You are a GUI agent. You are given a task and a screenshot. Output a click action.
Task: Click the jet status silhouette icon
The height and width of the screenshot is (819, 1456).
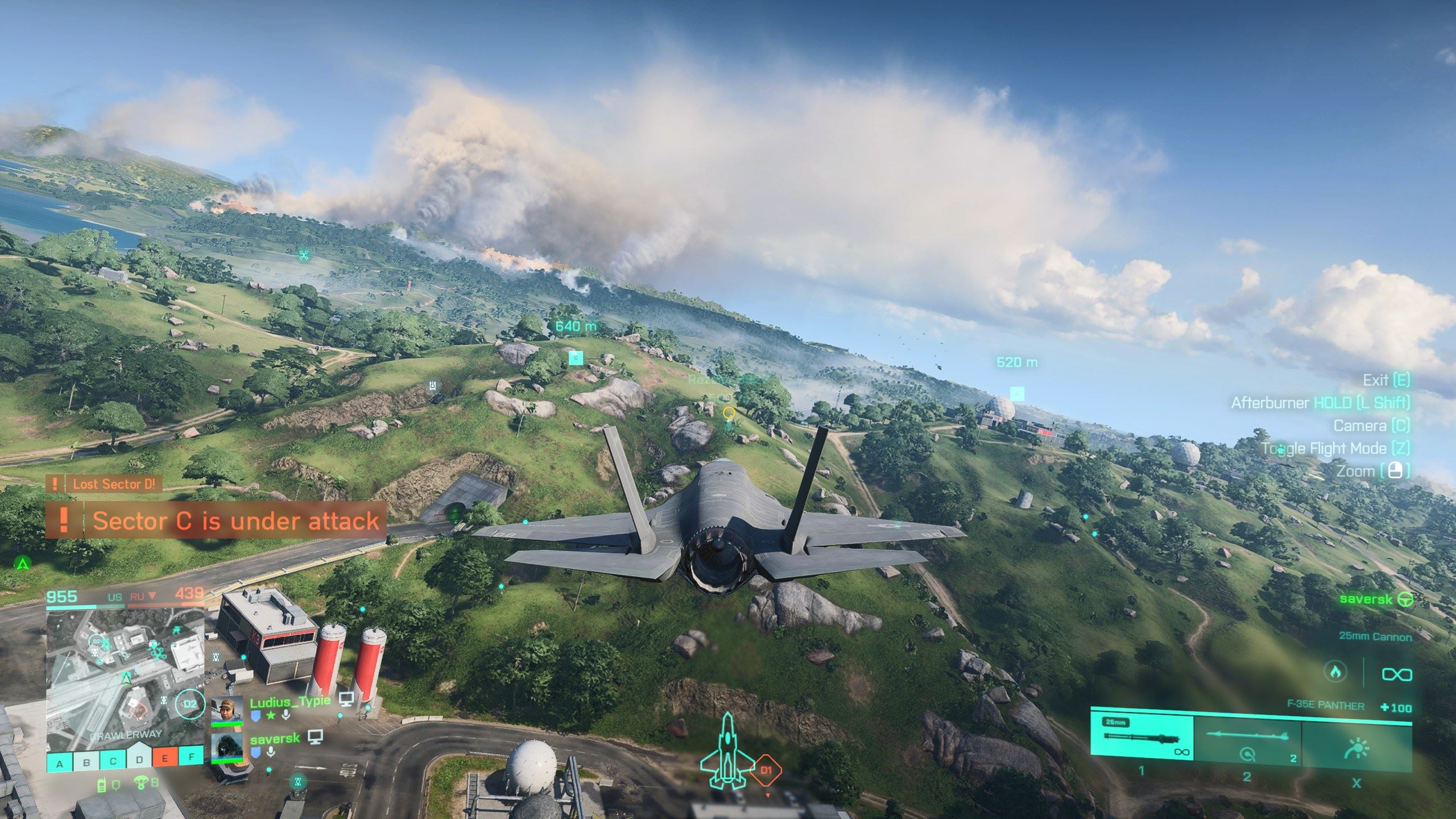726,750
